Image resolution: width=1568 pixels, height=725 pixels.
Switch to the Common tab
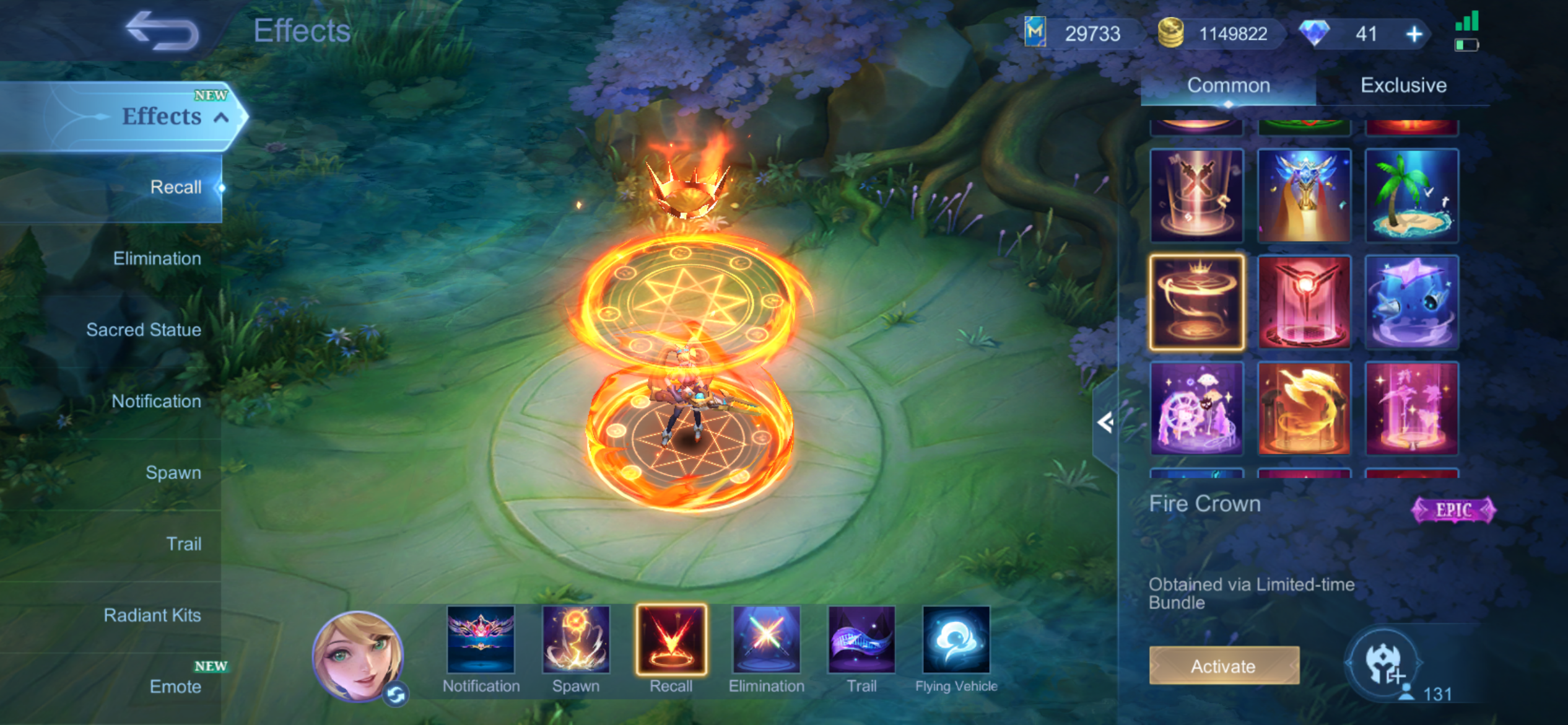tap(1228, 86)
